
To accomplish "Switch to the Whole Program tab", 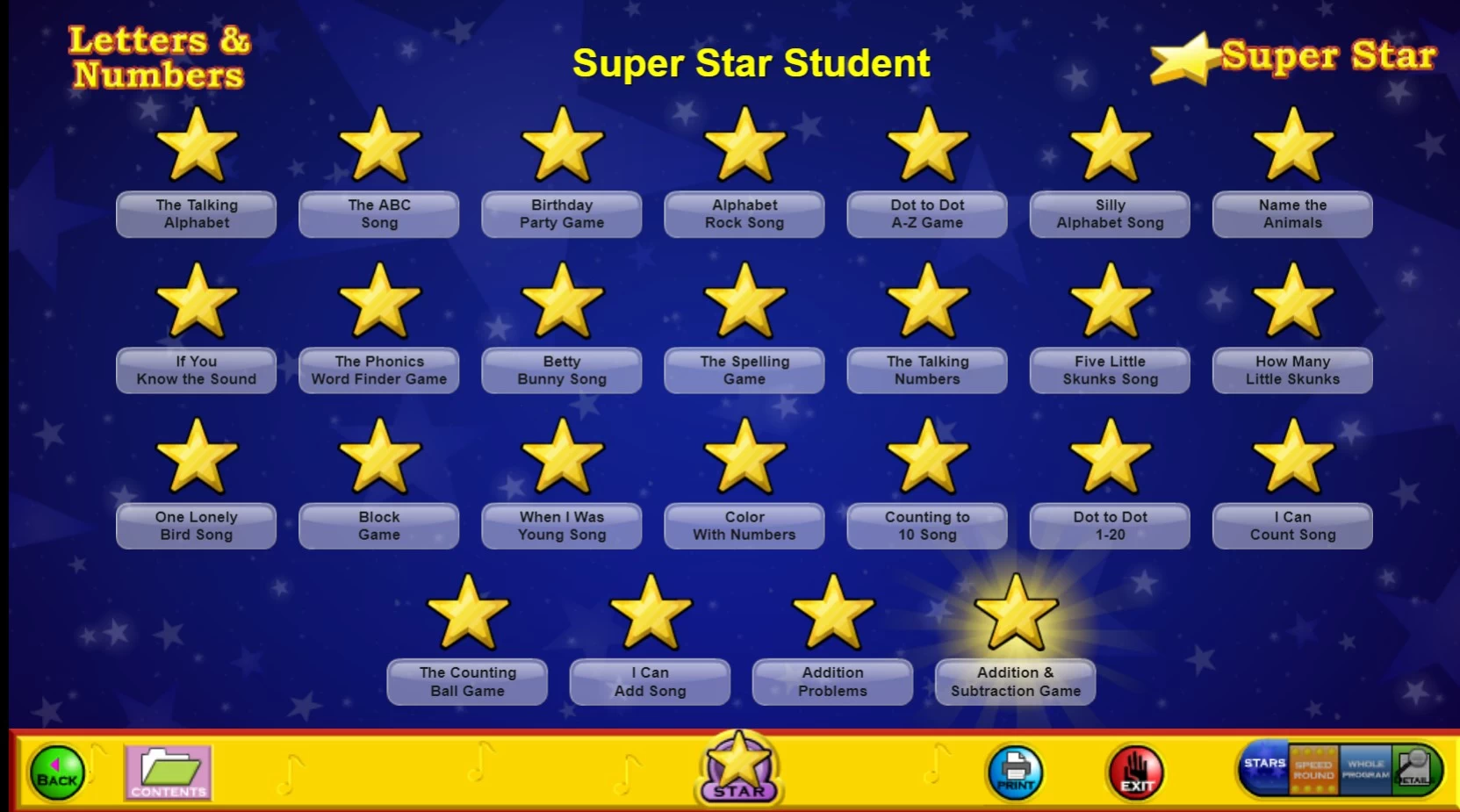I will [x=1365, y=770].
